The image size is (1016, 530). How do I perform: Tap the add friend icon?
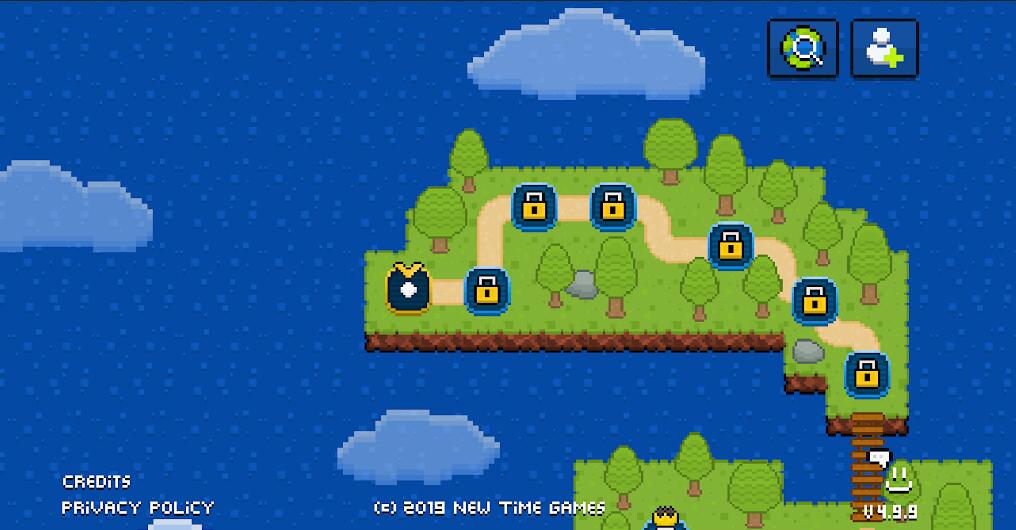(x=884, y=47)
